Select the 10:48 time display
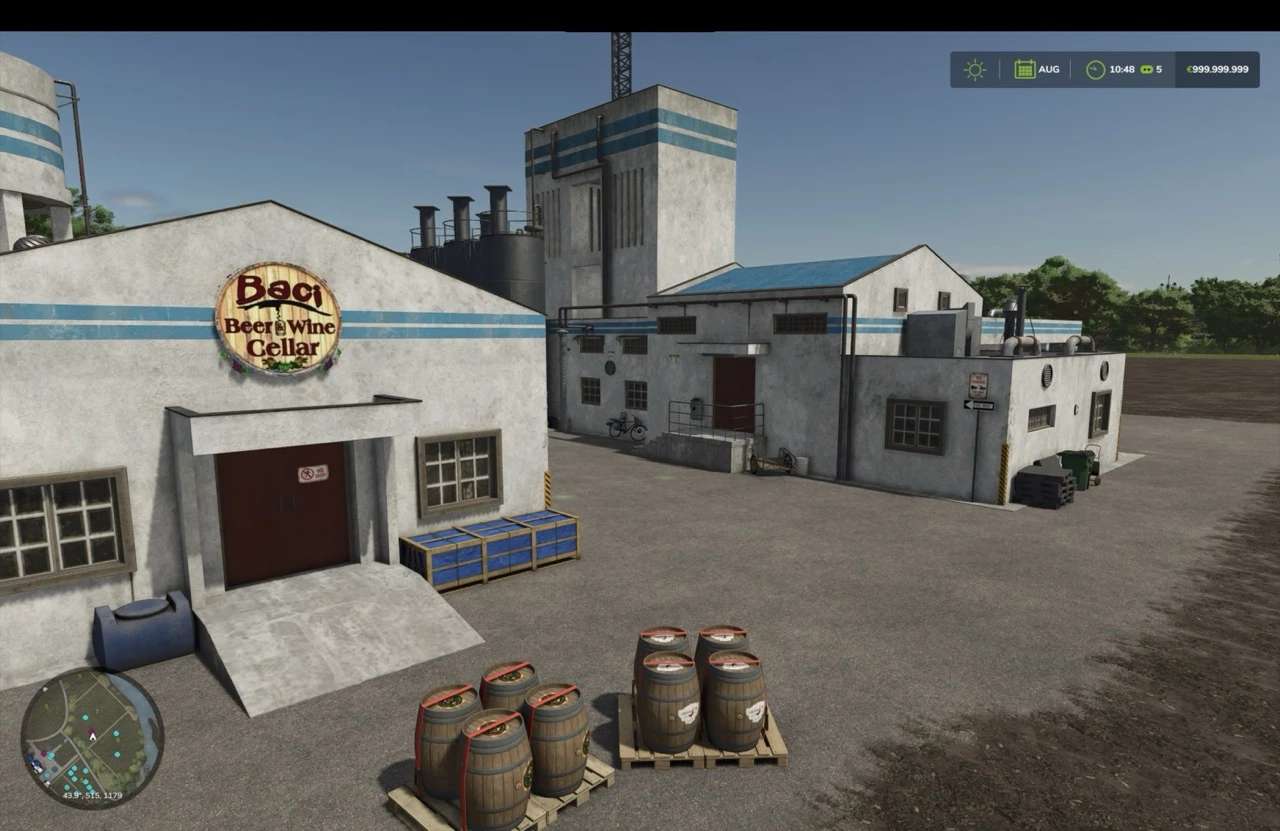This screenshot has width=1280, height=831. click(x=1123, y=69)
